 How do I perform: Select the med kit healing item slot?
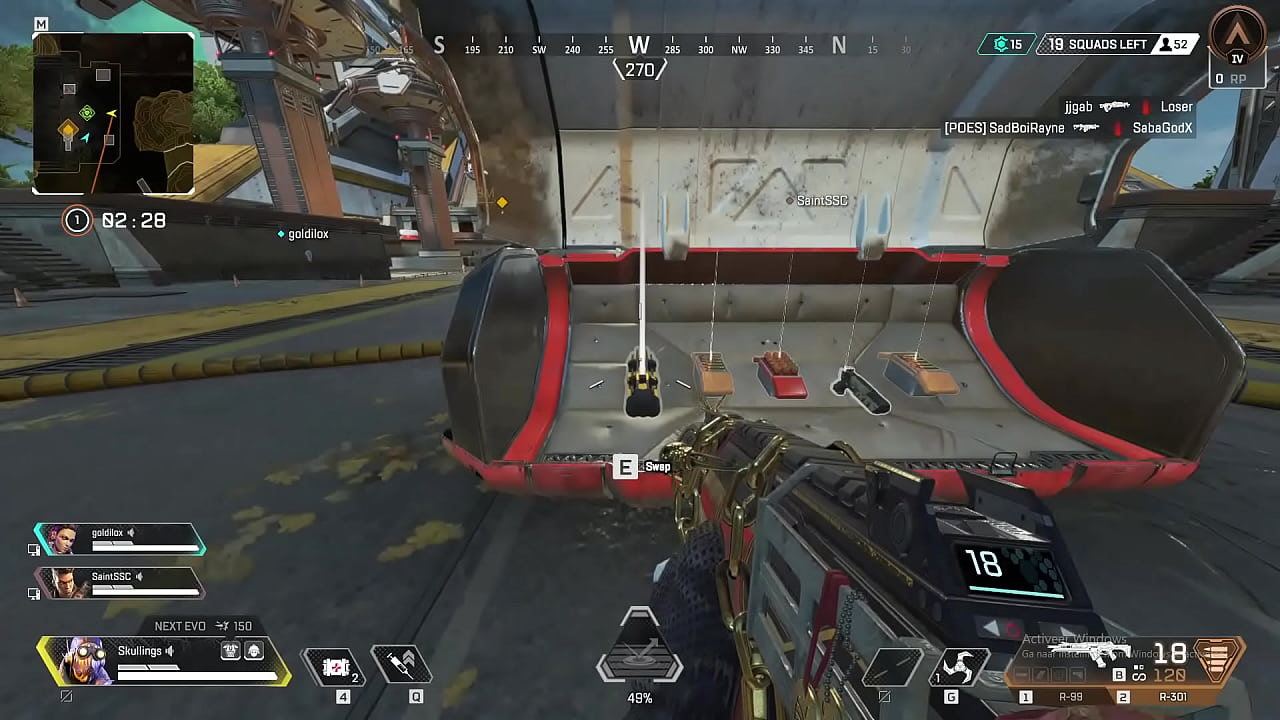click(334, 666)
